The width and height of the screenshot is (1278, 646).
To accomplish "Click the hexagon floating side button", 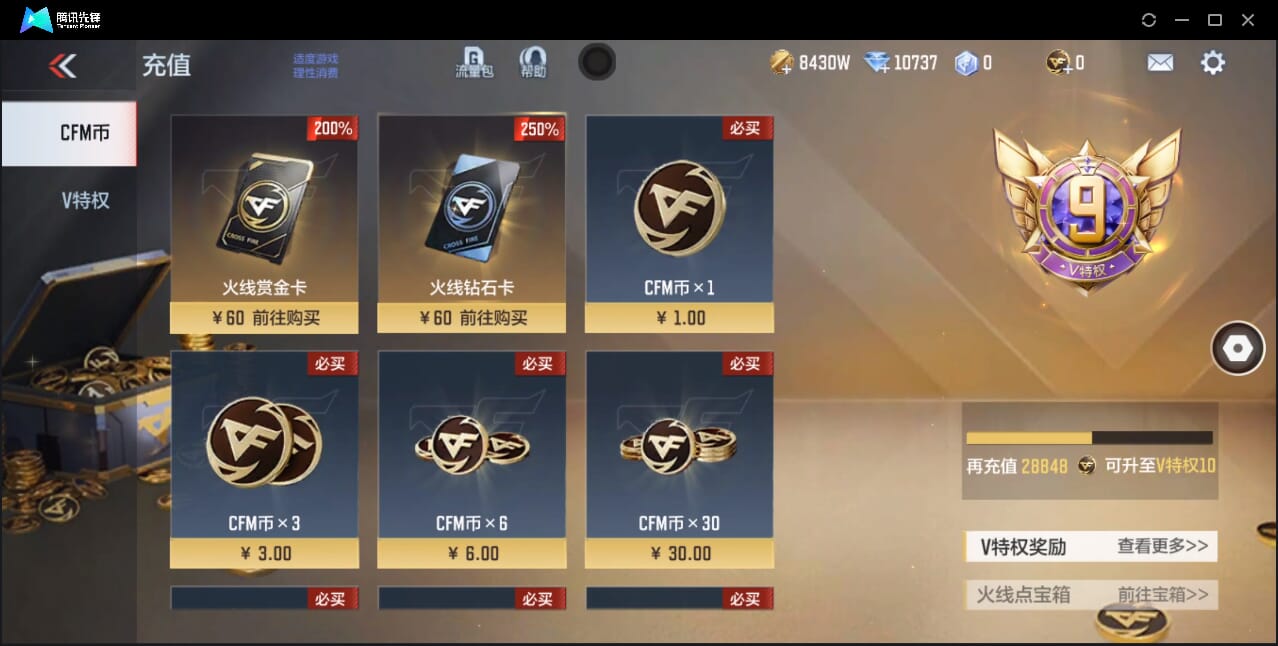I will [1237, 348].
